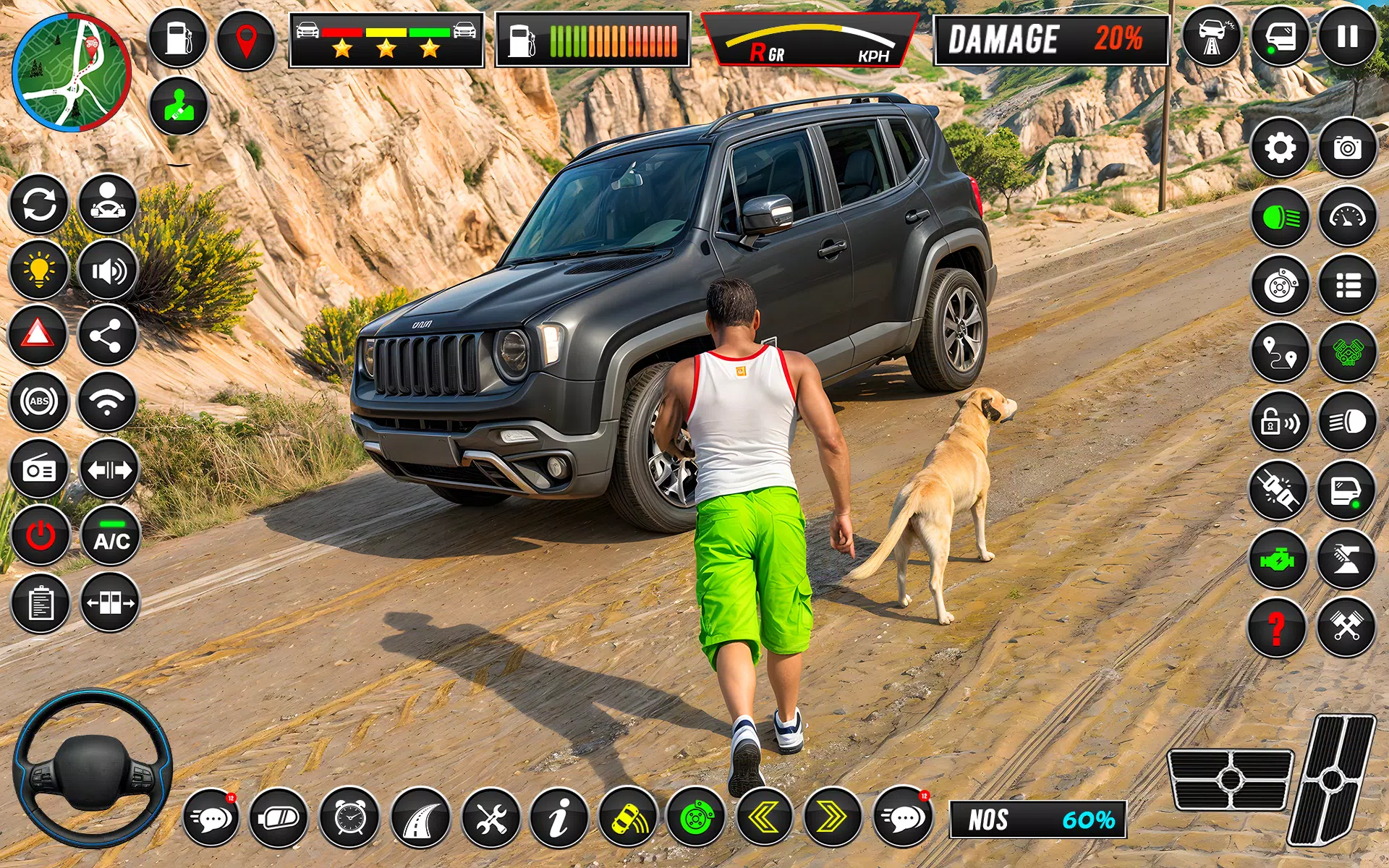
Task: Open the red question mark help
Action: point(1277,628)
